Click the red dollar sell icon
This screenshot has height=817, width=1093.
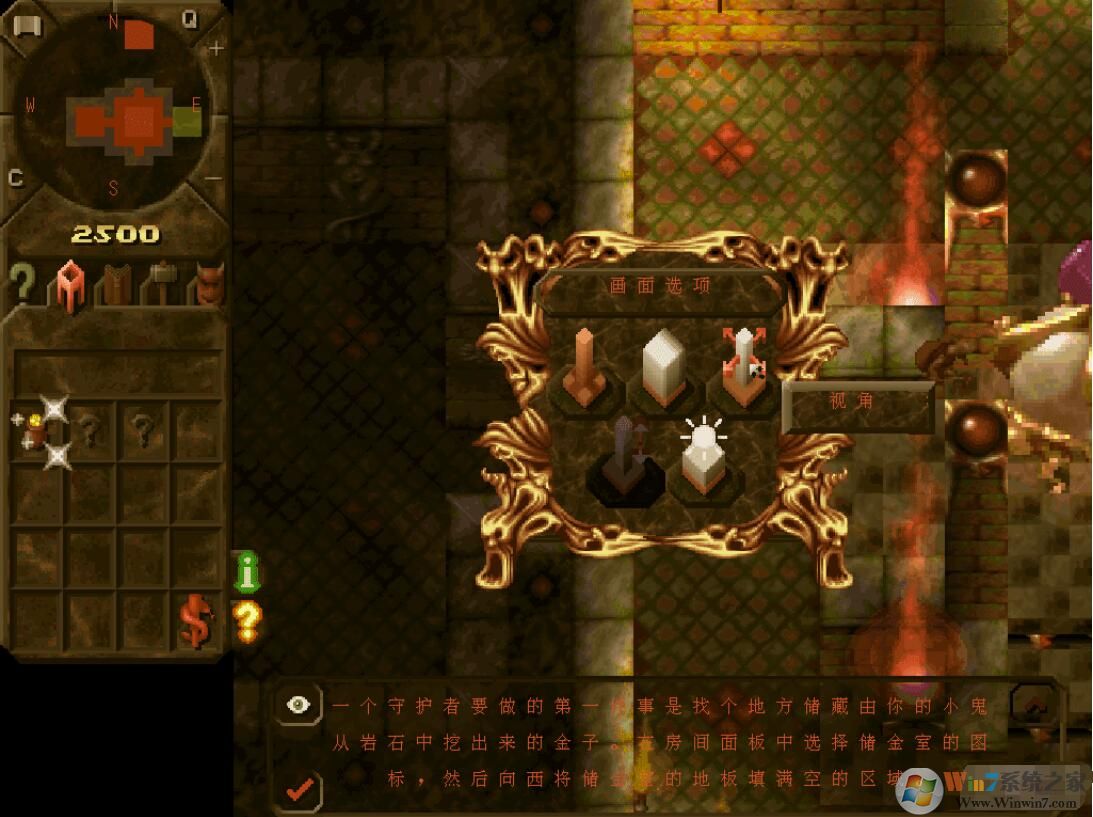coord(196,621)
